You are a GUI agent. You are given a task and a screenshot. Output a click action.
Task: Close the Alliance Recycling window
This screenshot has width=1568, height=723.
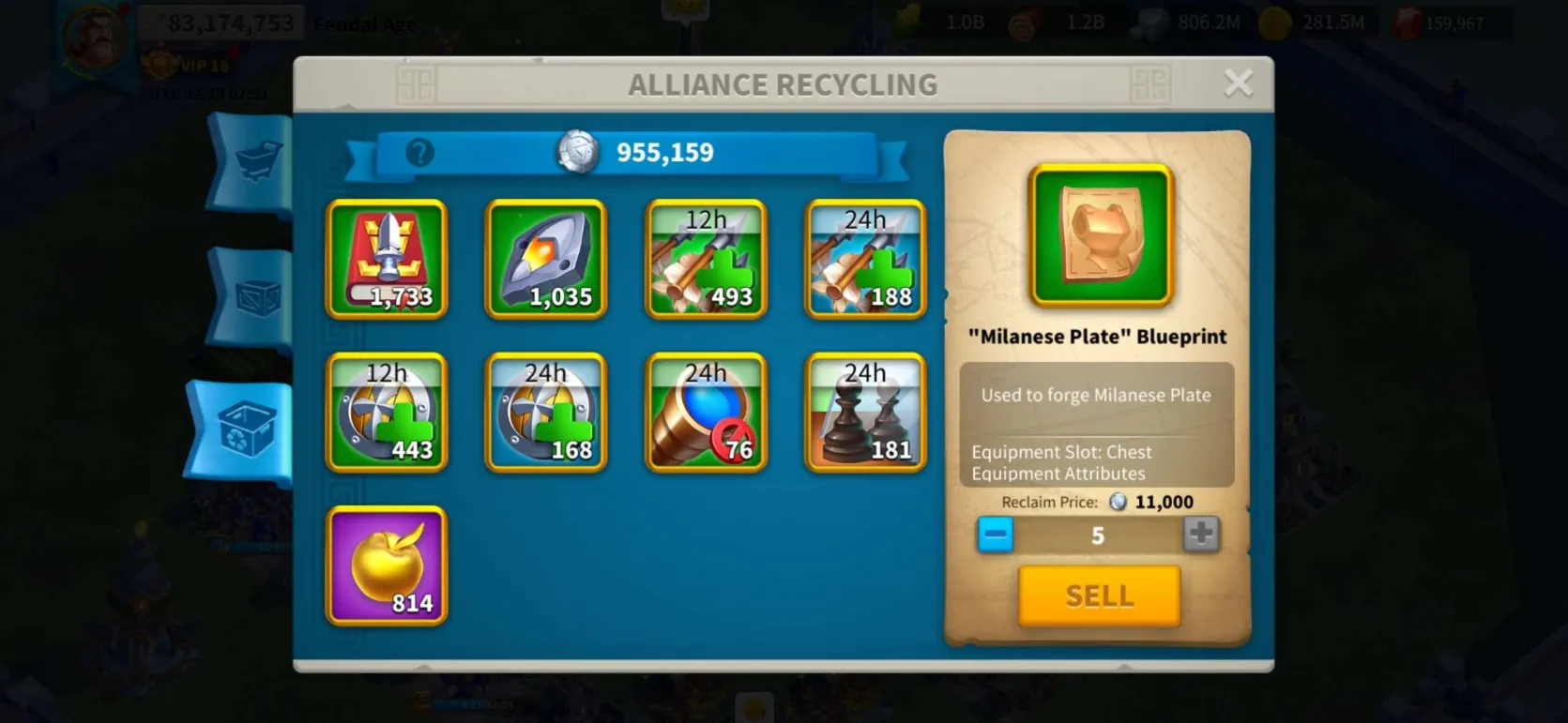click(x=1238, y=83)
